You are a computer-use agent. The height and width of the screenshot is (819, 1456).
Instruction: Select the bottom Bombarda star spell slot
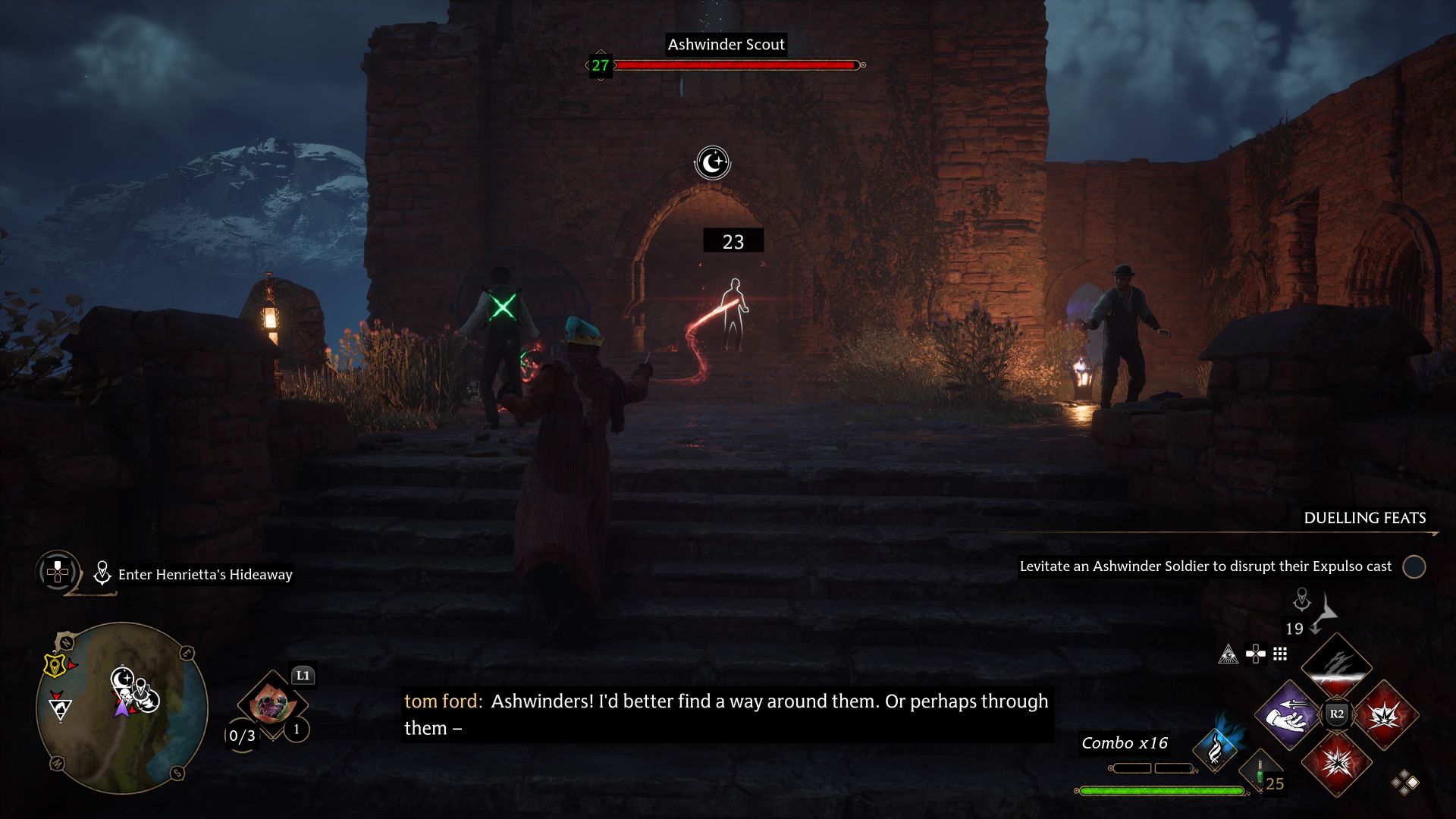click(x=1338, y=762)
